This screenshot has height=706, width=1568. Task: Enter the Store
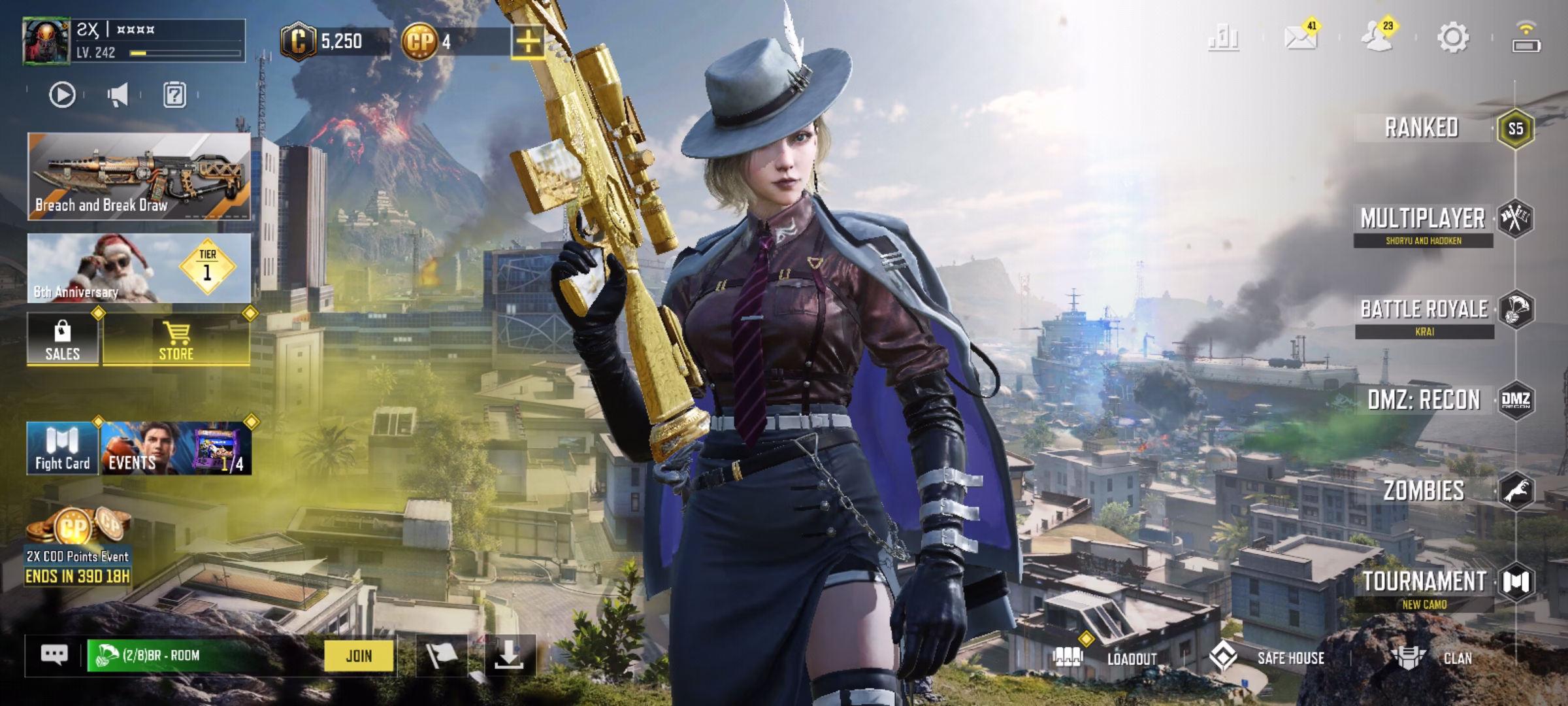176,340
